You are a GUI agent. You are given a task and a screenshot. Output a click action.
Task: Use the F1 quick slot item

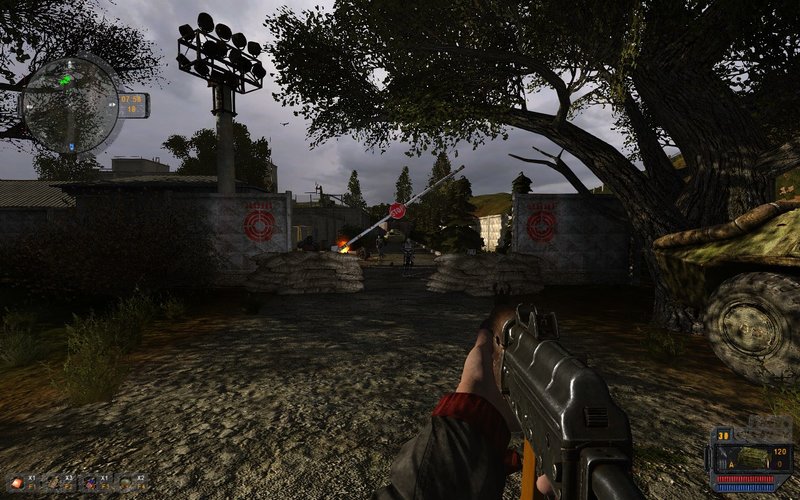(x=17, y=483)
